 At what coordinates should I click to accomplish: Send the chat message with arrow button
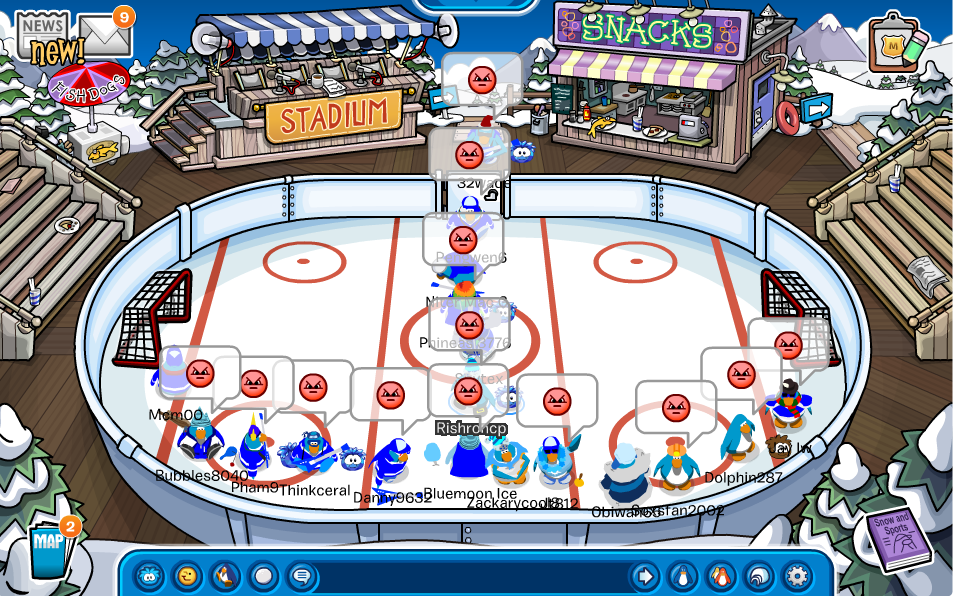pos(645,576)
